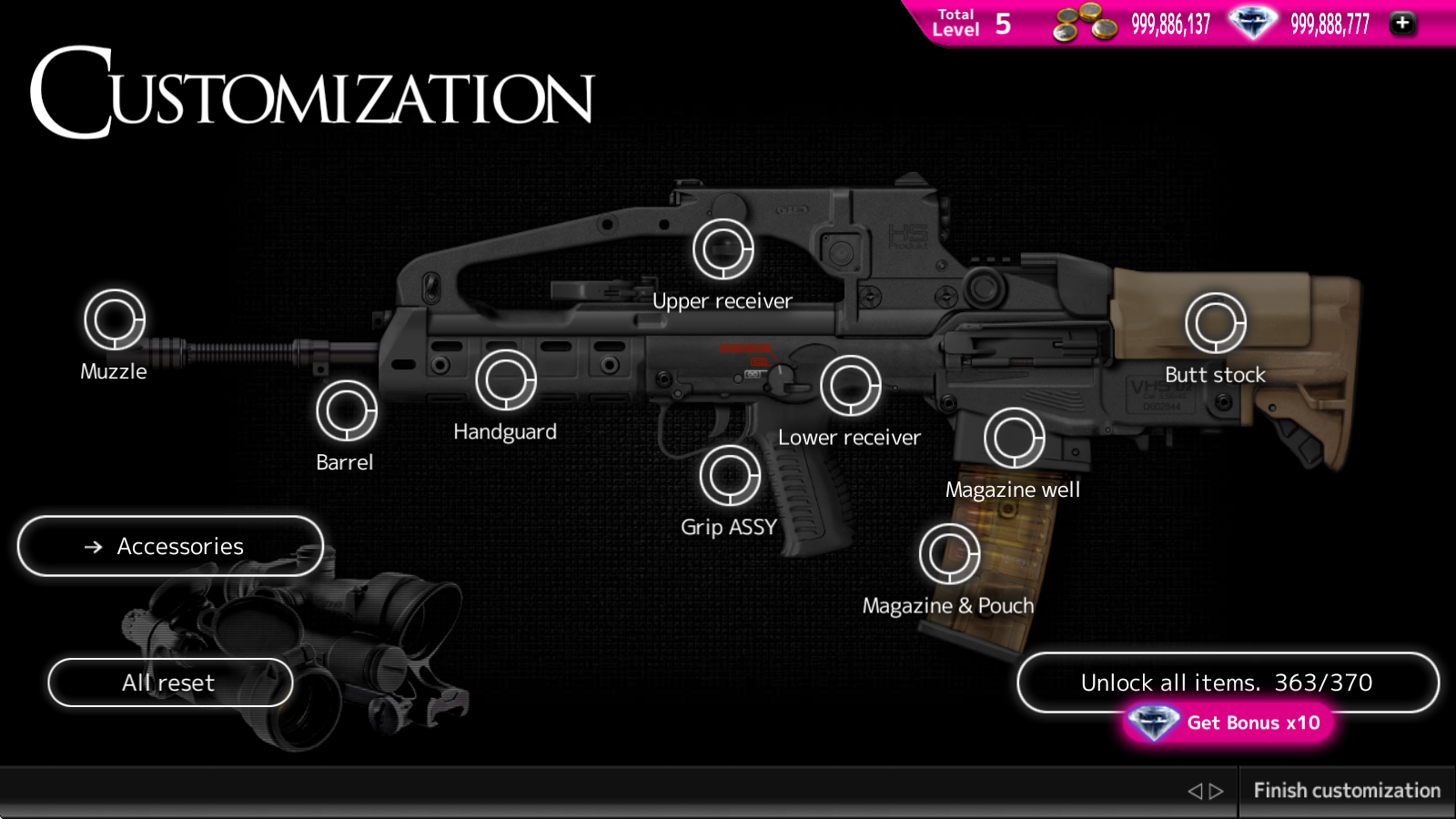Select the Upper receiver marker
This screenshot has height=819, width=1456.
[x=723, y=249]
